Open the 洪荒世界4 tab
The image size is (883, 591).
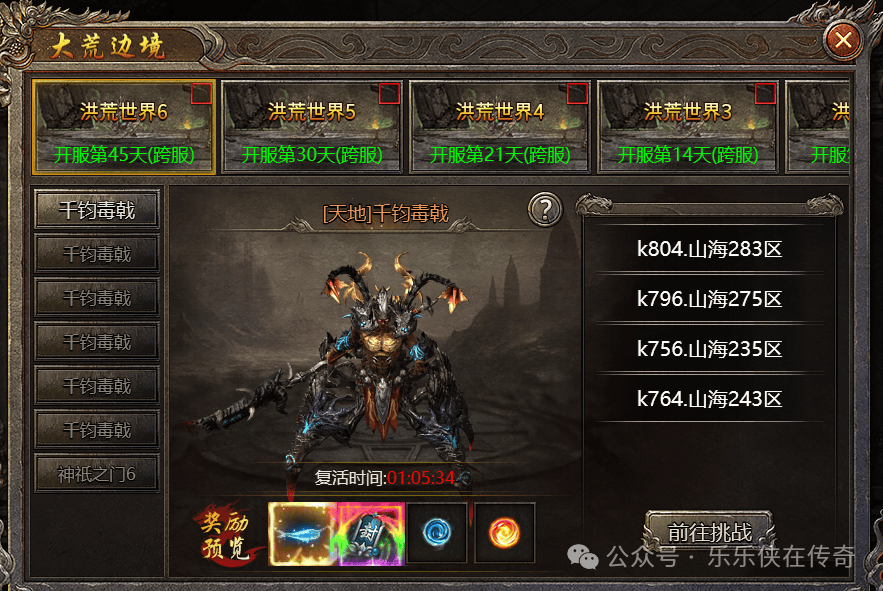[x=499, y=127]
